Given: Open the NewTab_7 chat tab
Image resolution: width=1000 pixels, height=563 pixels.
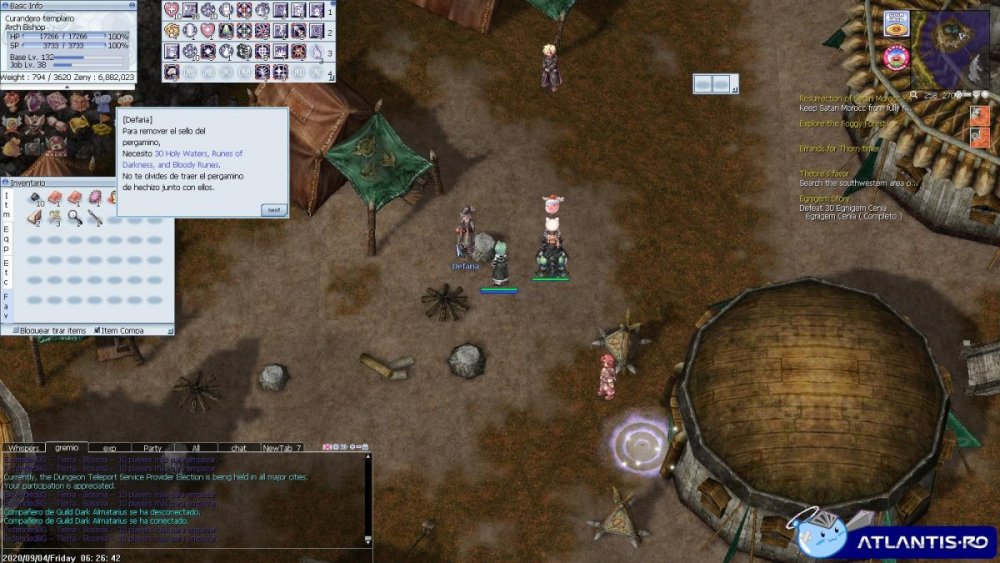Looking at the screenshot, I should coord(281,447).
